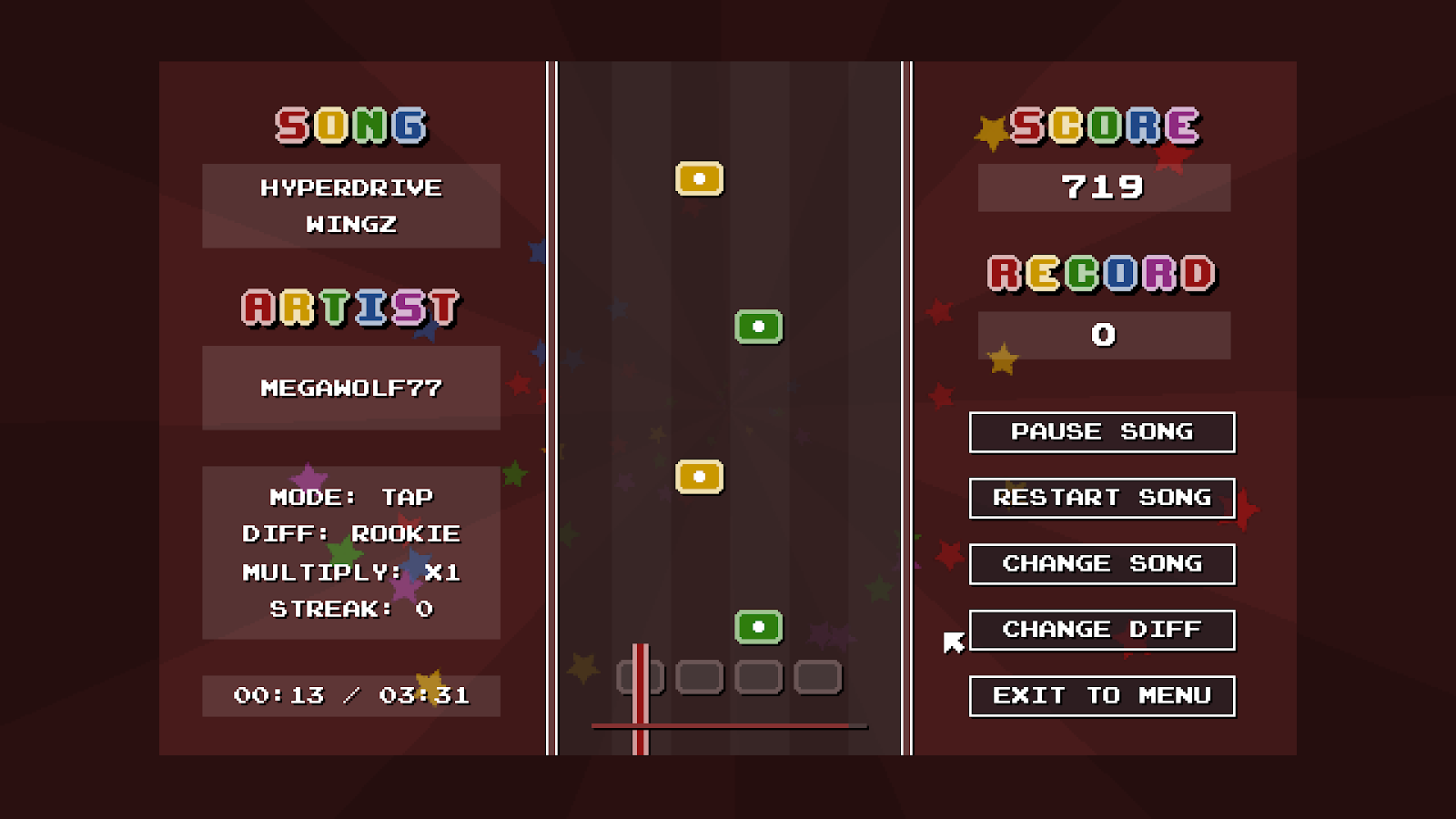This screenshot has height=819, width=1456.
Task: Click the Record box showing 0
Action: pos(1103,334)
